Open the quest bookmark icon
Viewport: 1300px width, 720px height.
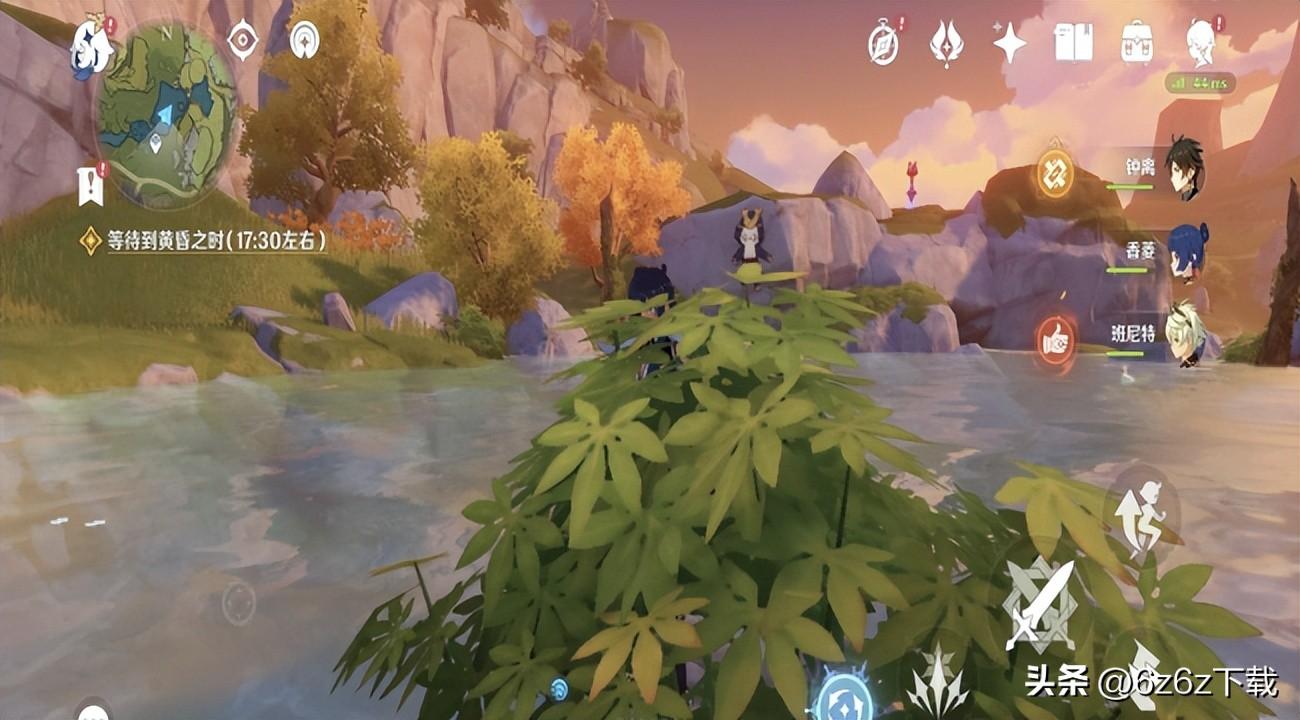pyautogui.click(x=91, y=185)
